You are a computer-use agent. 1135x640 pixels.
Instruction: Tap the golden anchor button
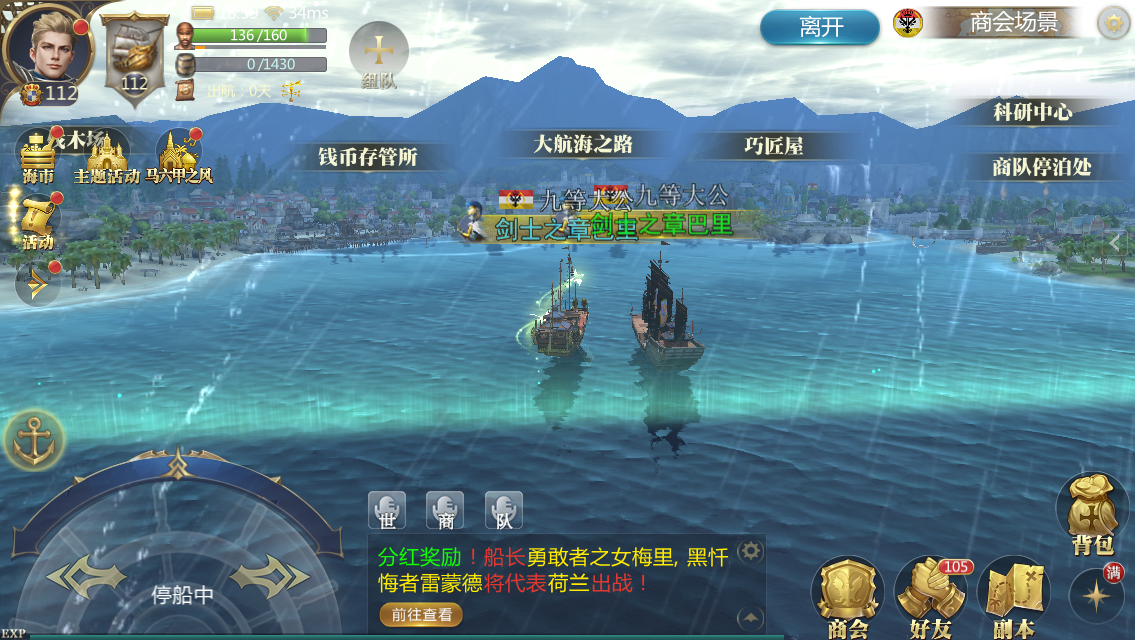click(34, 439)
